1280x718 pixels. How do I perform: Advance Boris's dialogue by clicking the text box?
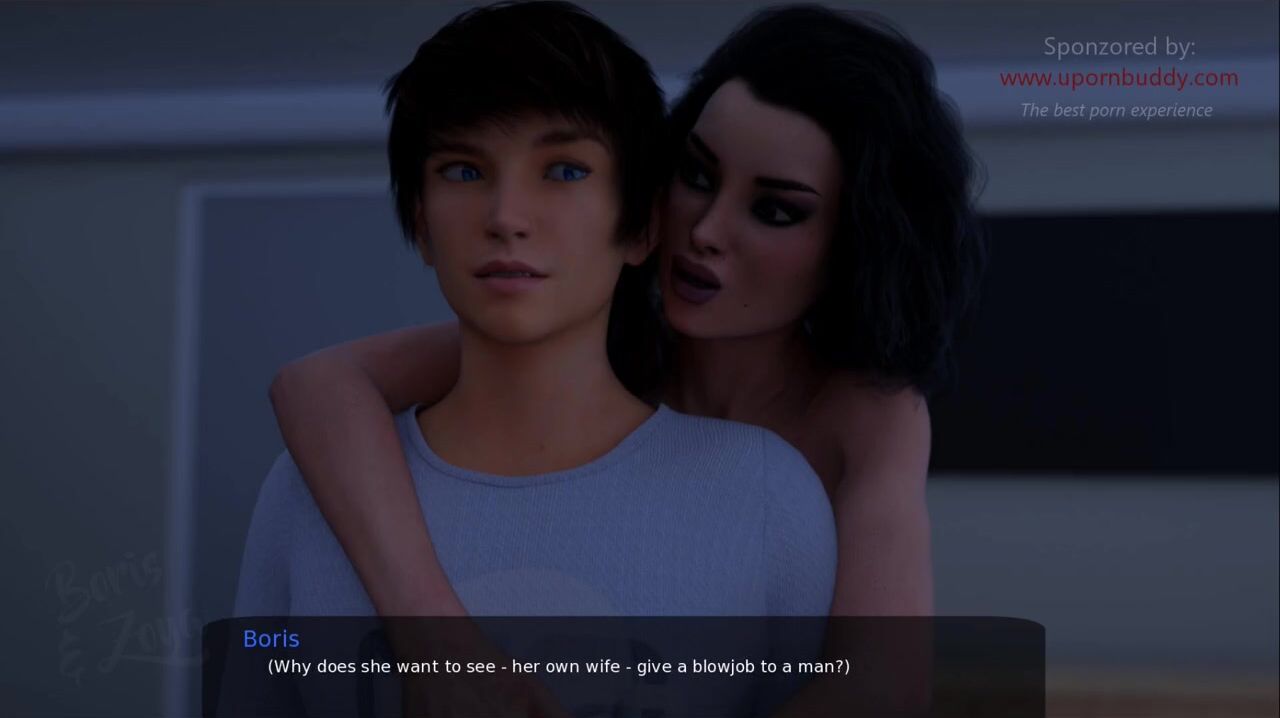(623, 666)
